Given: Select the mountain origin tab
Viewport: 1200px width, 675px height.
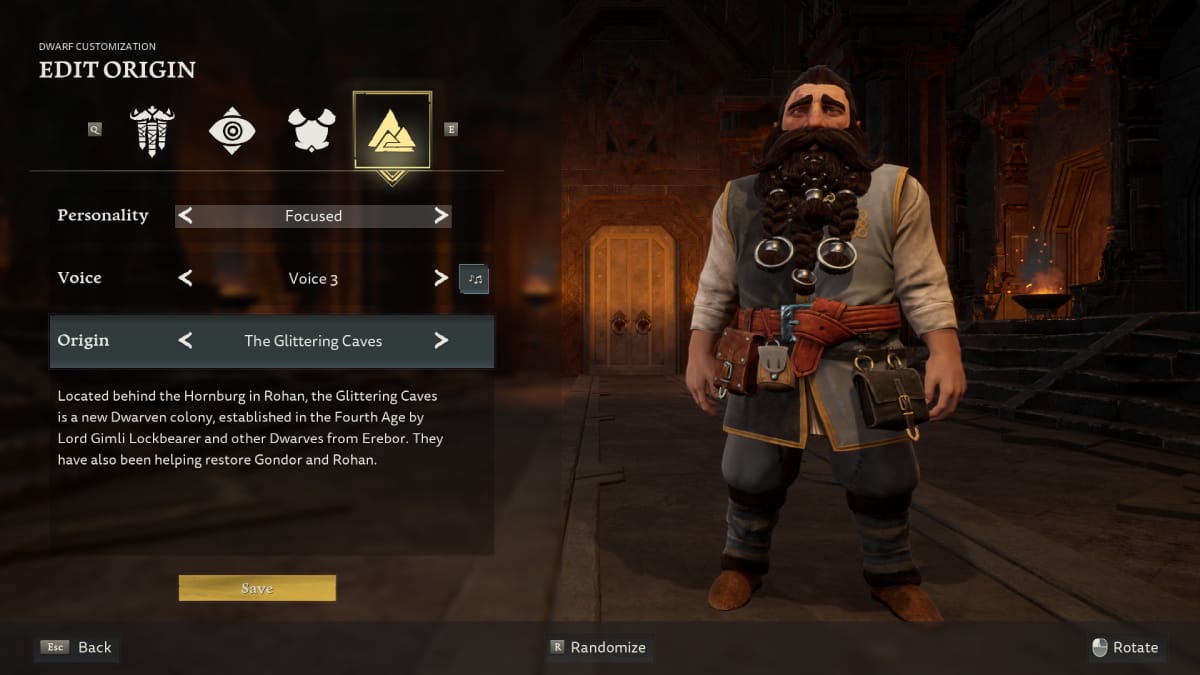Looking at the screenshot, I should tap(392, 130).
